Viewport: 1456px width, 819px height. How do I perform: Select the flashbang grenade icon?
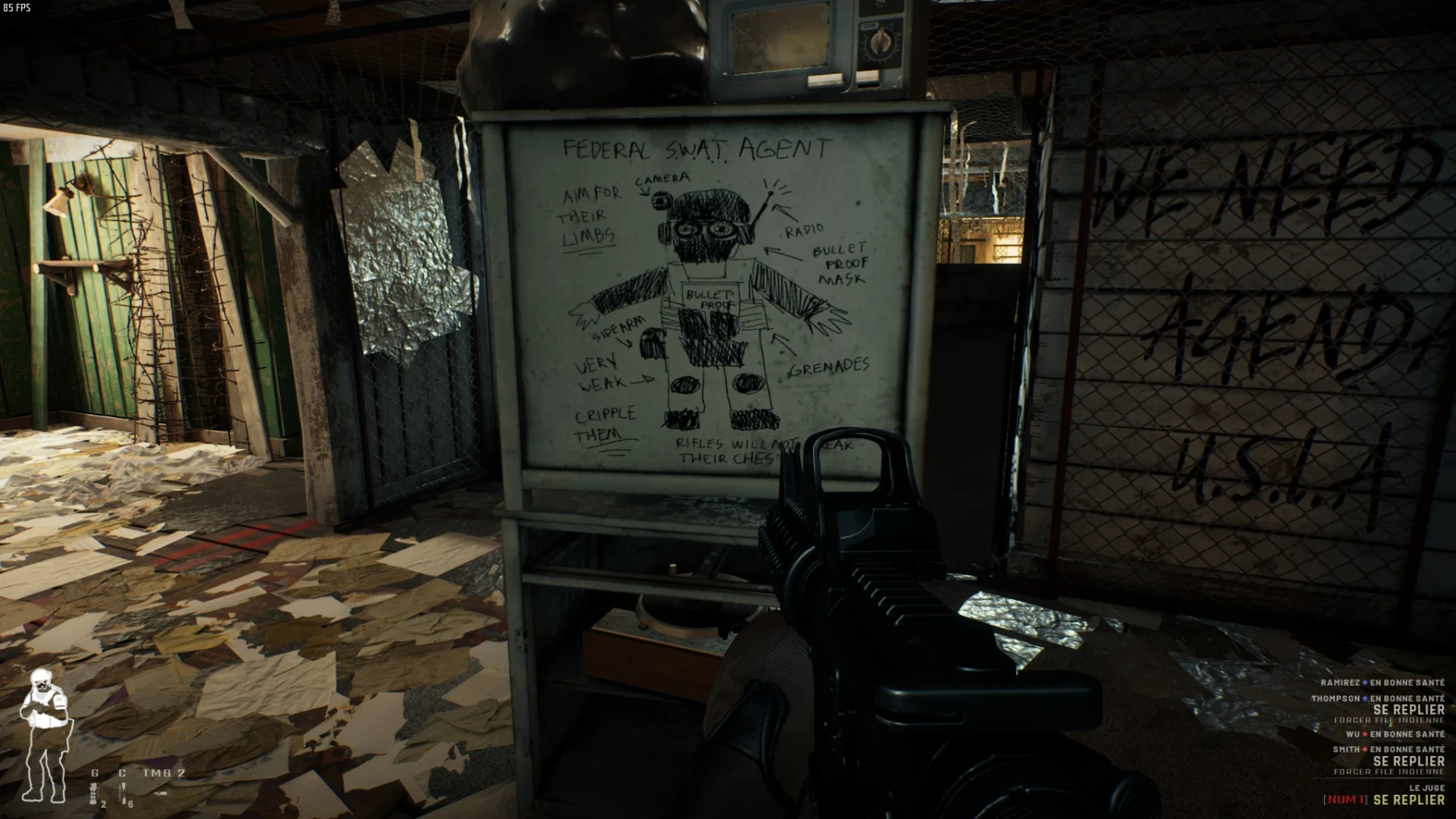click(94, 796)
